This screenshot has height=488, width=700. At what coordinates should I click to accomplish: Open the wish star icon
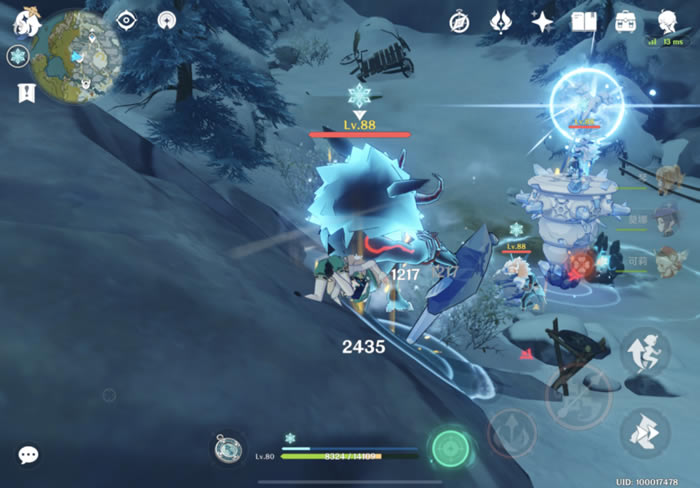click(x=542, y=22)
